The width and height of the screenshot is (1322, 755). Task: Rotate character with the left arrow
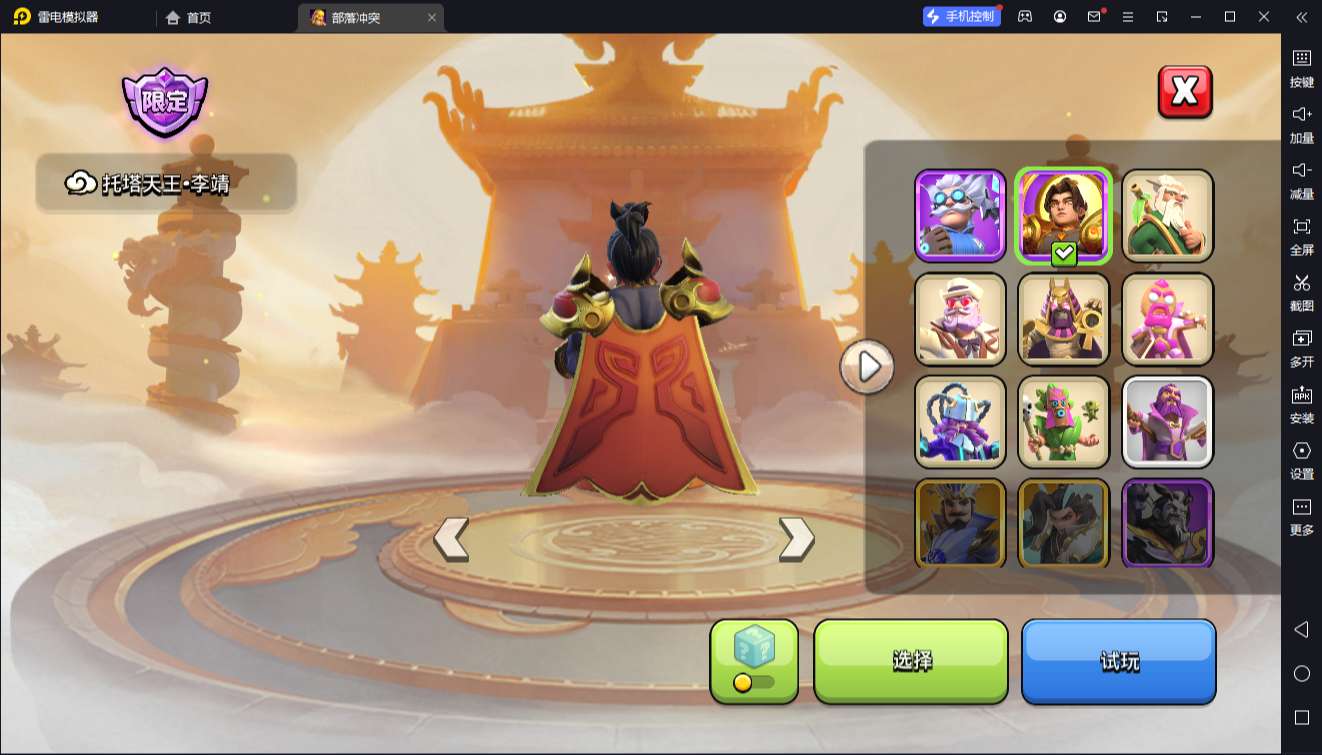point(451,539)
